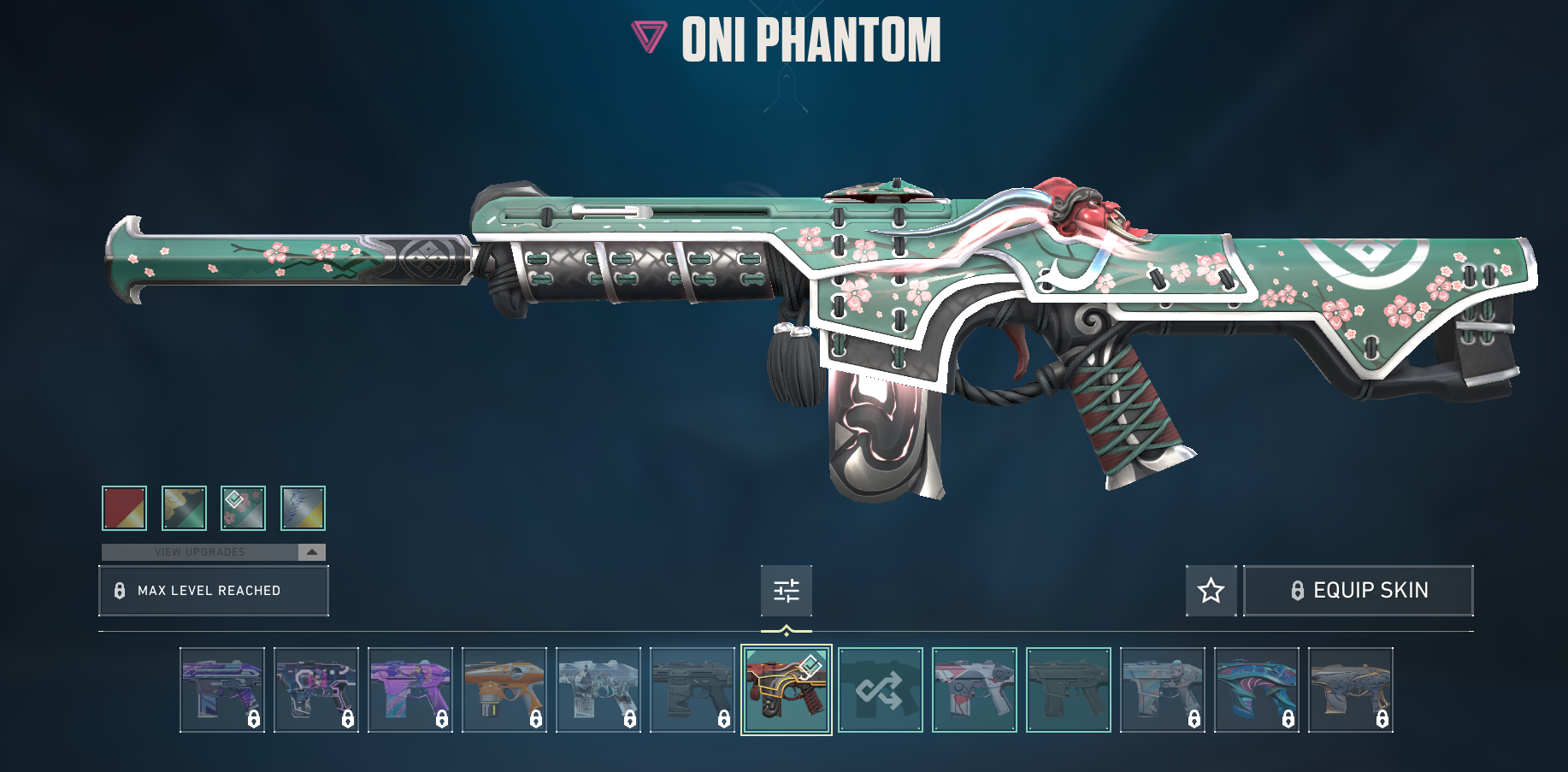Choose the random shuffle skin tile
This screenshot has height=772, width=1568.
tap(881, 690)
